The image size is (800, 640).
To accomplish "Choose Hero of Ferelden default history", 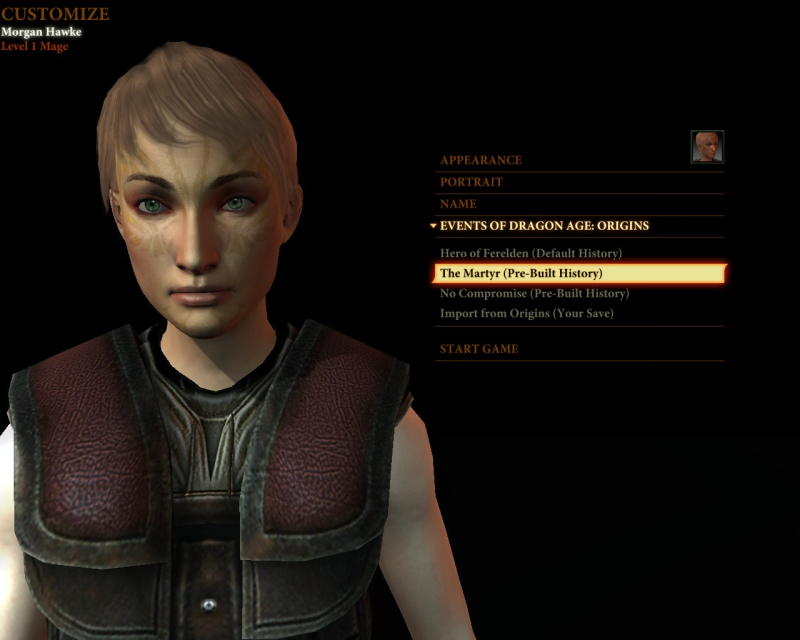I will click(530, 254).
